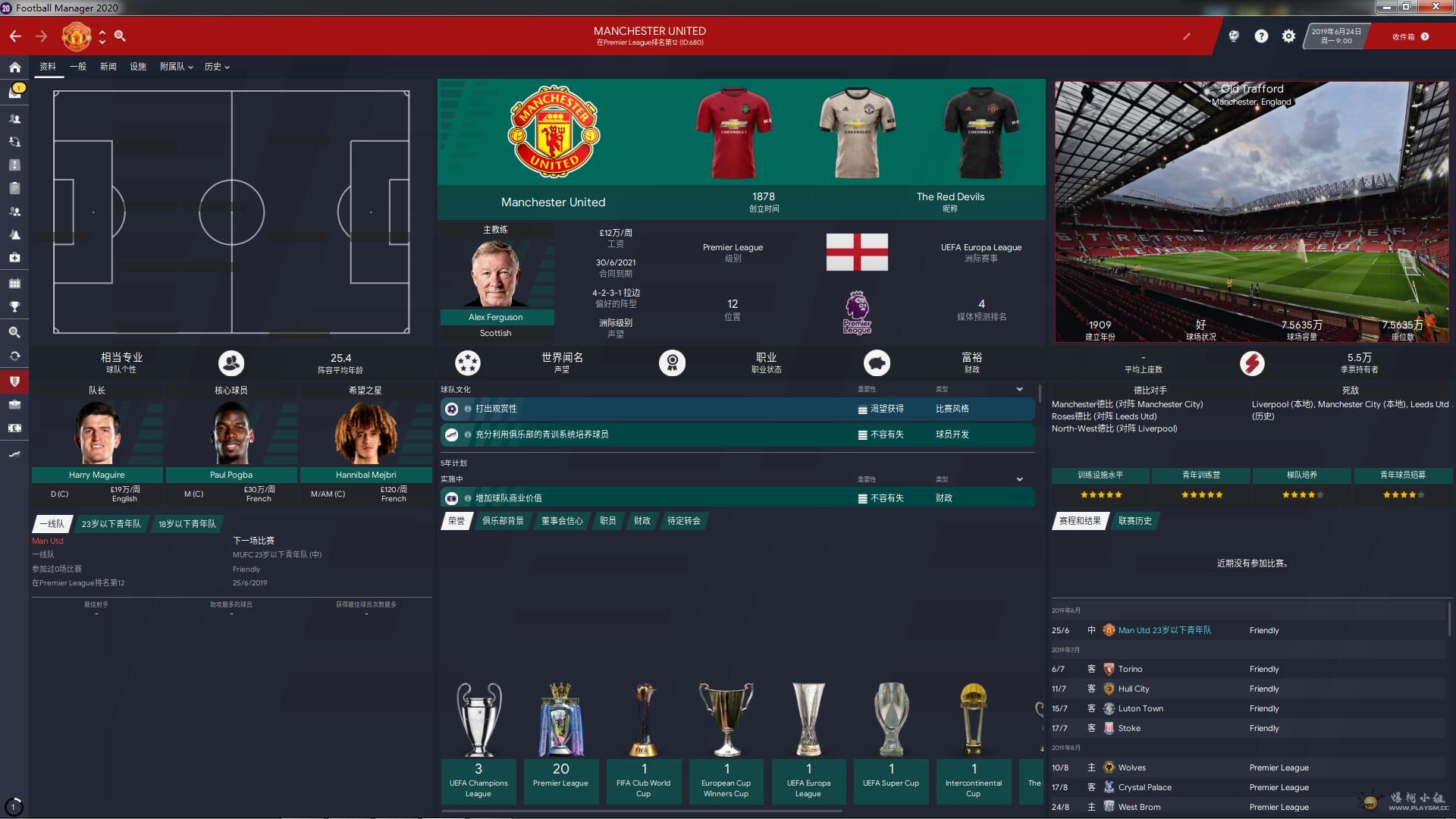1456x819 pixels.
Task: Go back with the left arrow
Action: point(15,36)
